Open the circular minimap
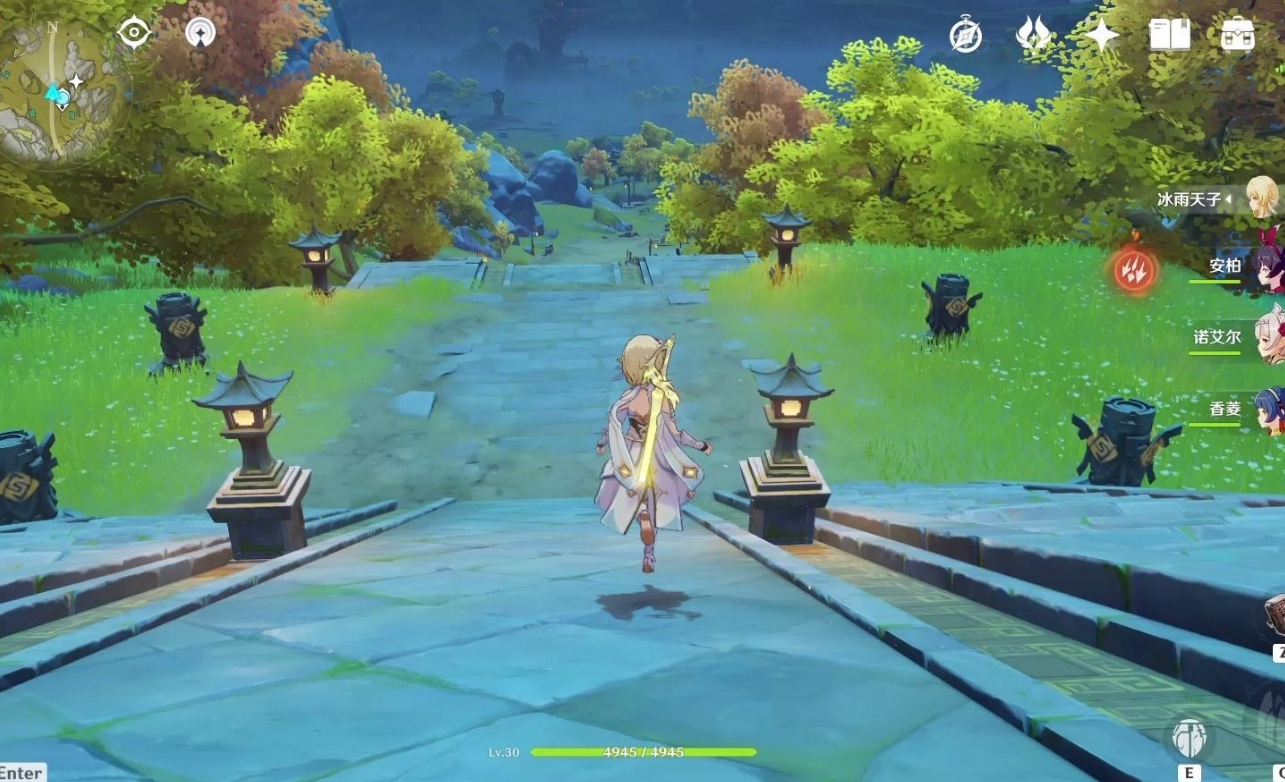Viewport: 1285px width, 782px height. click(x=60, y=92)
